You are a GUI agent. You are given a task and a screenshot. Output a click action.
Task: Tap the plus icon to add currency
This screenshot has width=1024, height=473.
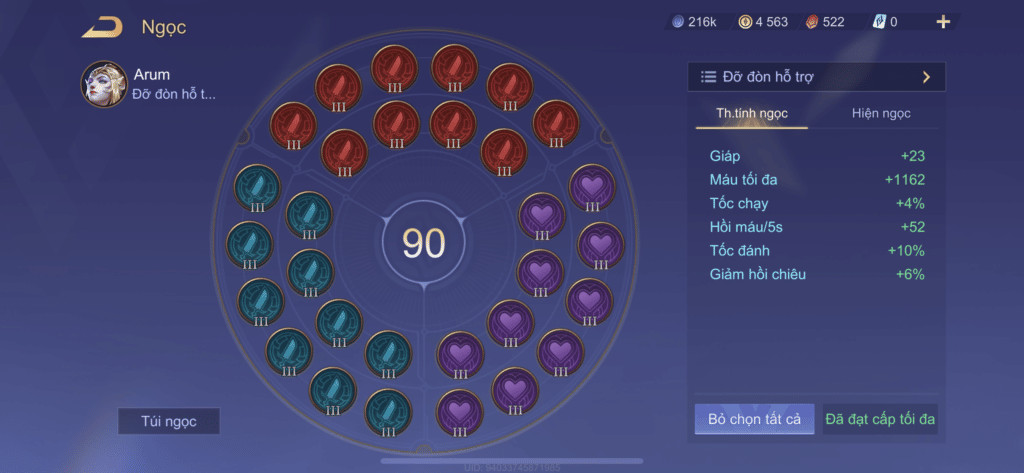943,22
